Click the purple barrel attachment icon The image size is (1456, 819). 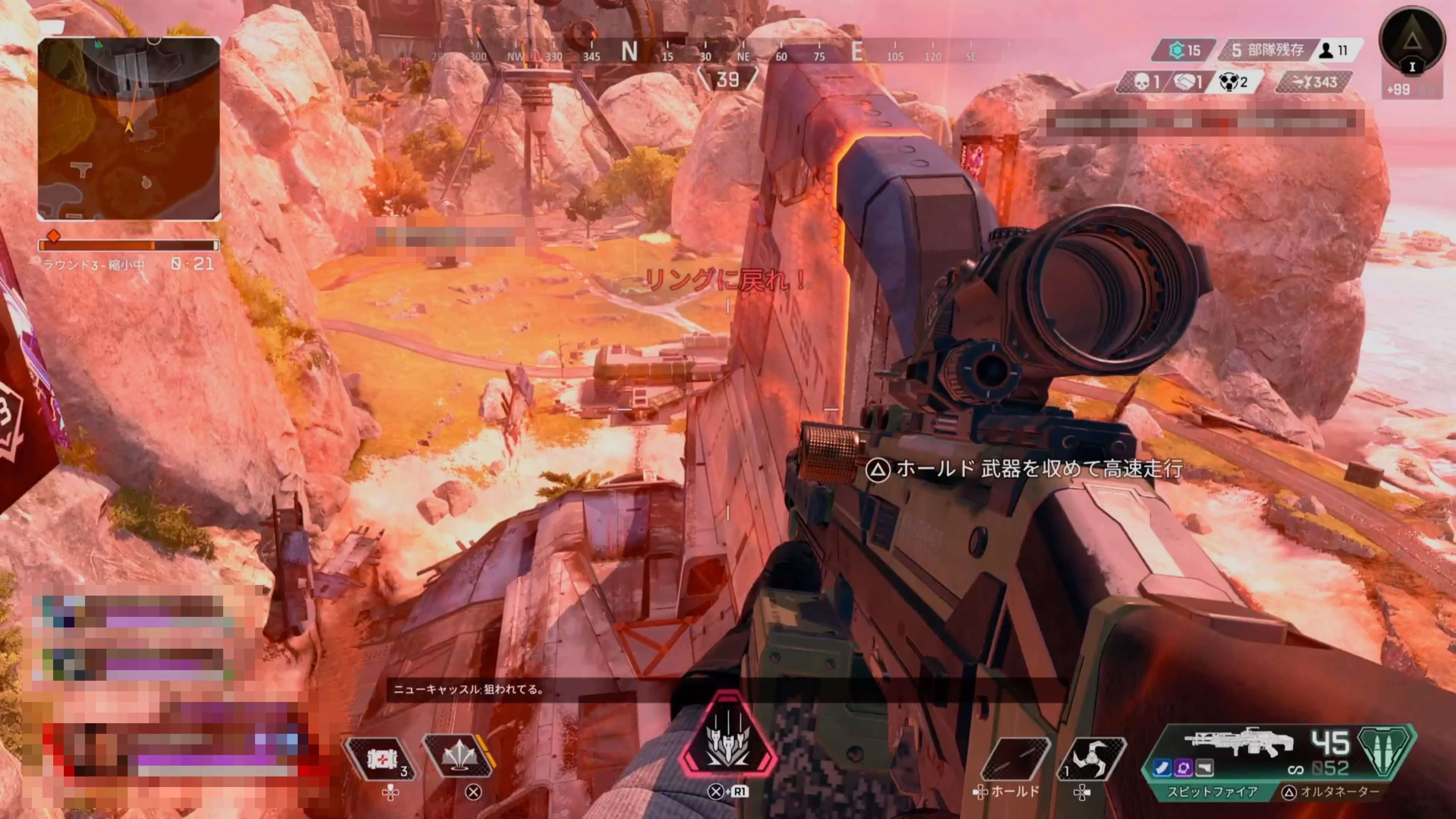(1183, 767)
